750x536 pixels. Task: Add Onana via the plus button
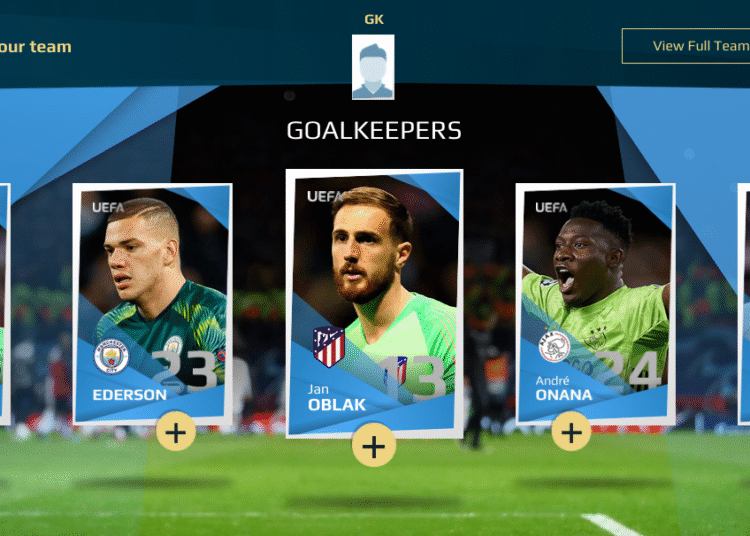(x=571, y=432)
